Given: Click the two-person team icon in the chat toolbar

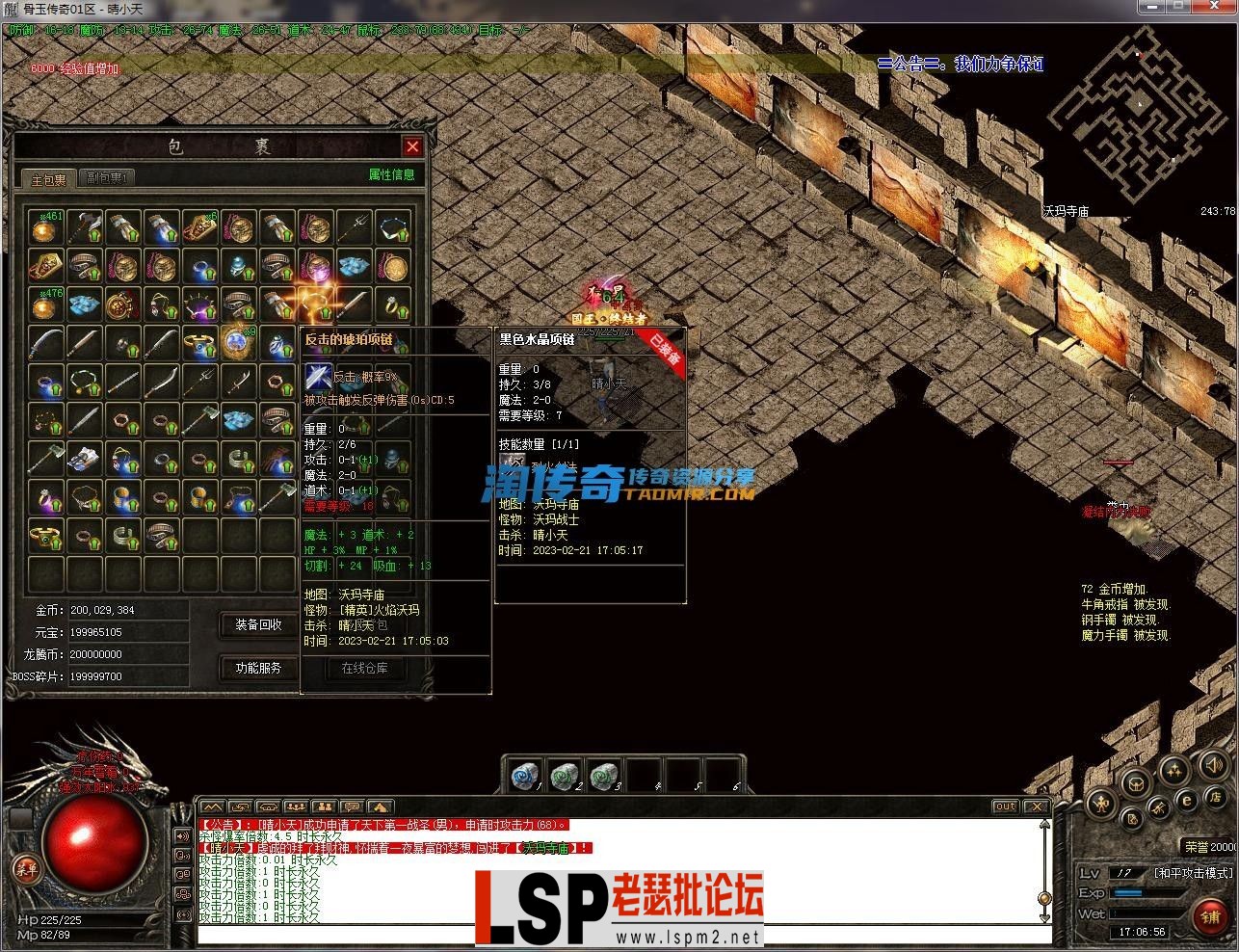Looking at the screenshot, I should tap(324, 807).
